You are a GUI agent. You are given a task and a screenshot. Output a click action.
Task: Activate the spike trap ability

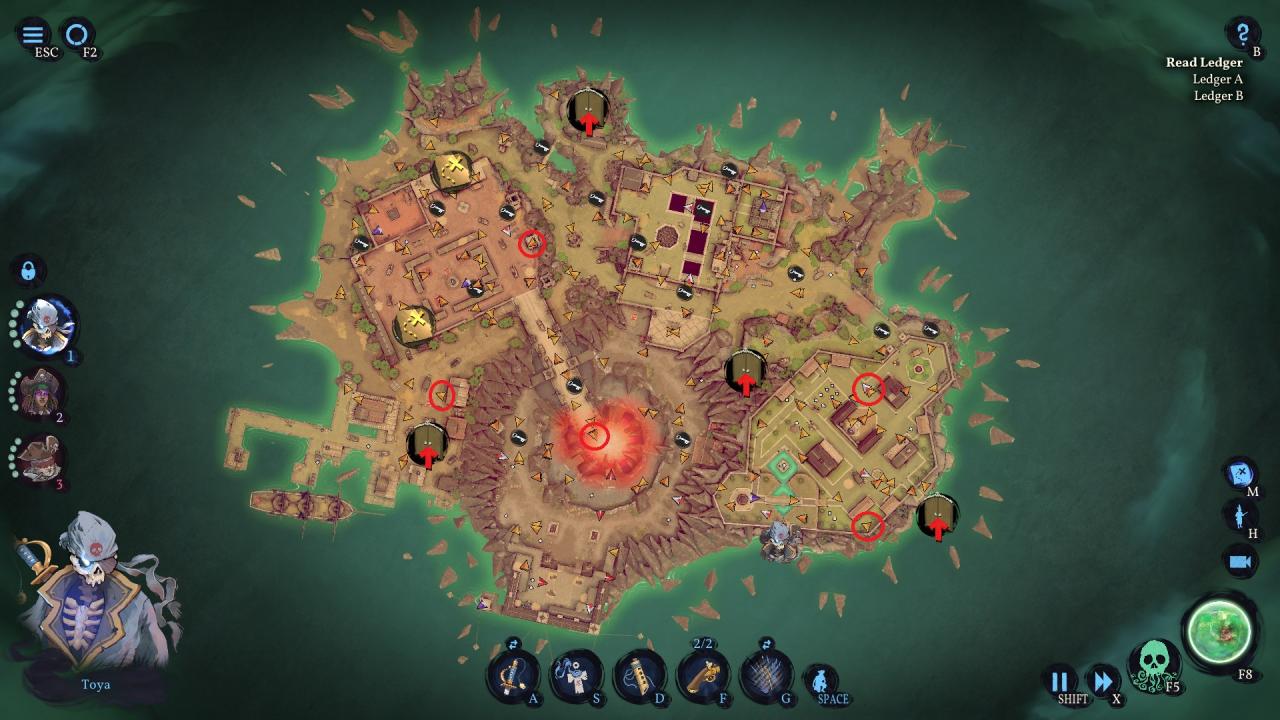tap(766, 675)
